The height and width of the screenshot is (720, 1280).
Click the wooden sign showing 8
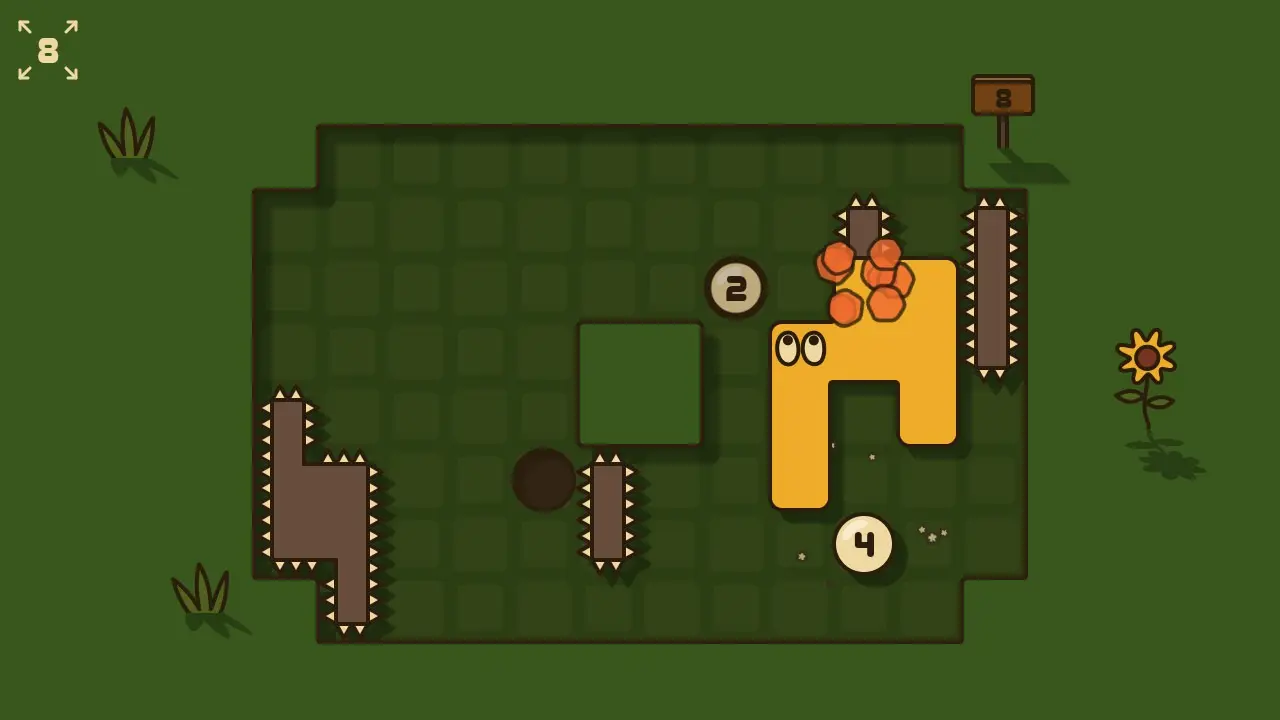tap(1002, 93)
